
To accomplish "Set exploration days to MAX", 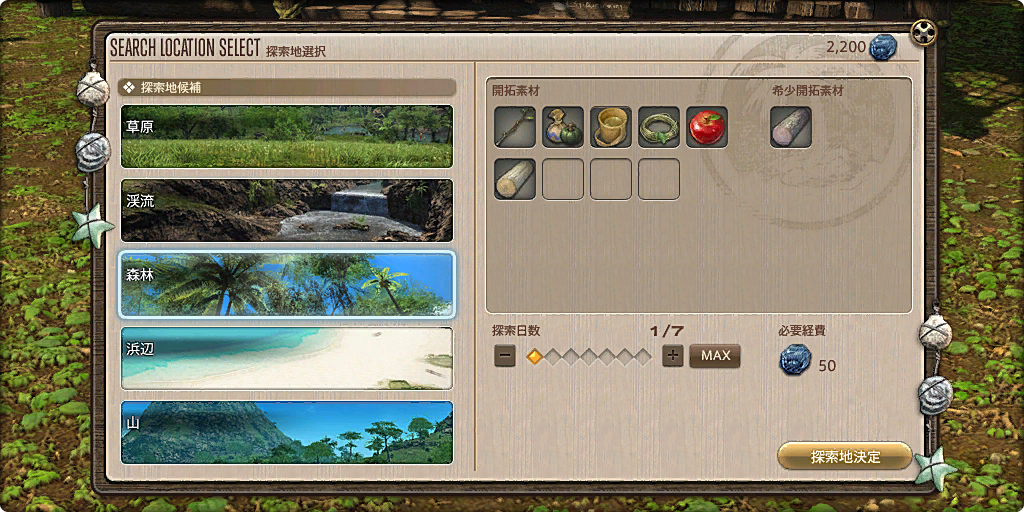I will point(715,356).
